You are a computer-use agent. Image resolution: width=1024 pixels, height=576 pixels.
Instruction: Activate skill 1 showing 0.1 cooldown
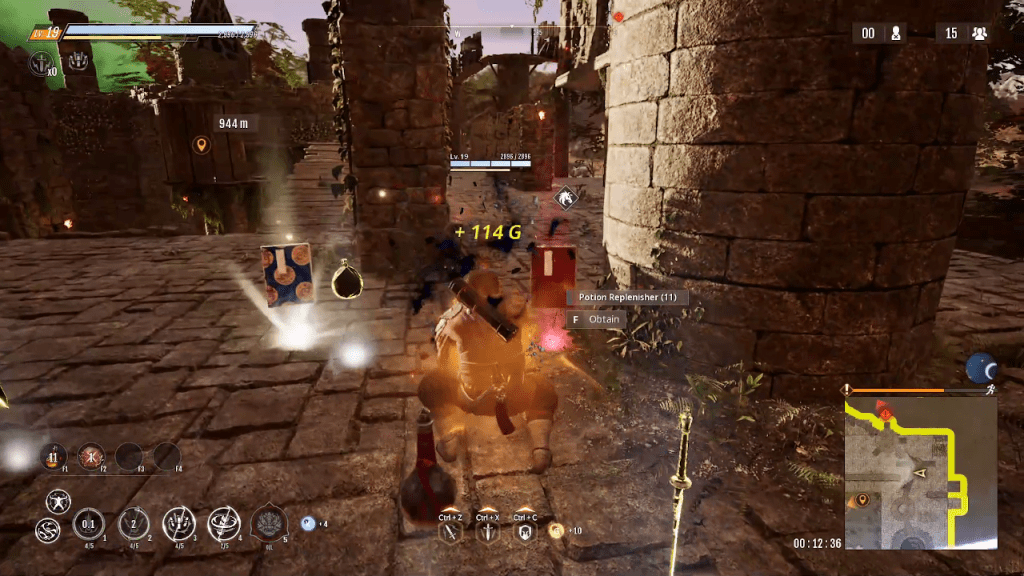(88, 522)
